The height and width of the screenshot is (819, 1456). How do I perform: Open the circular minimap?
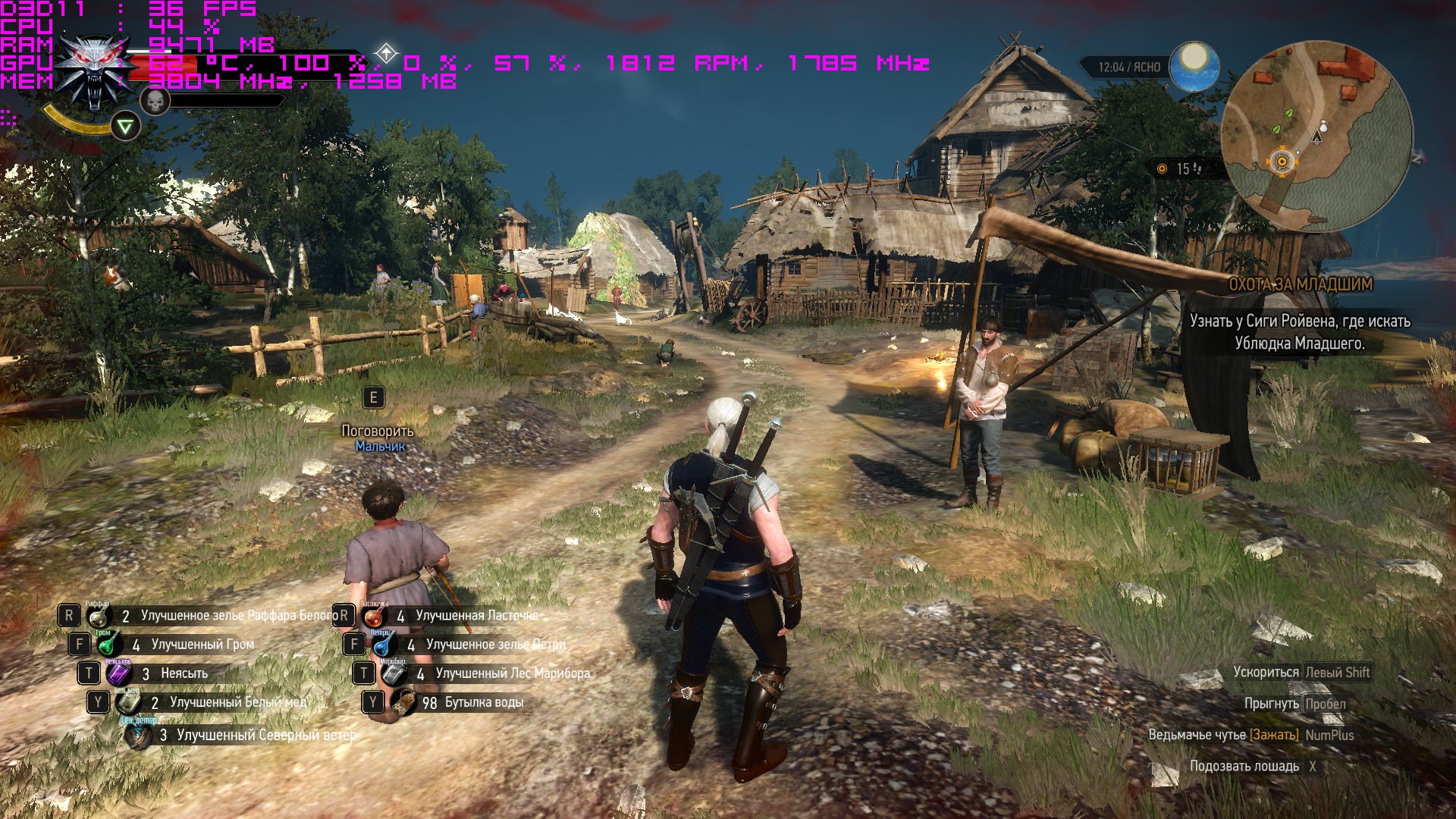pyautogui.click(x=1317, y=136)
